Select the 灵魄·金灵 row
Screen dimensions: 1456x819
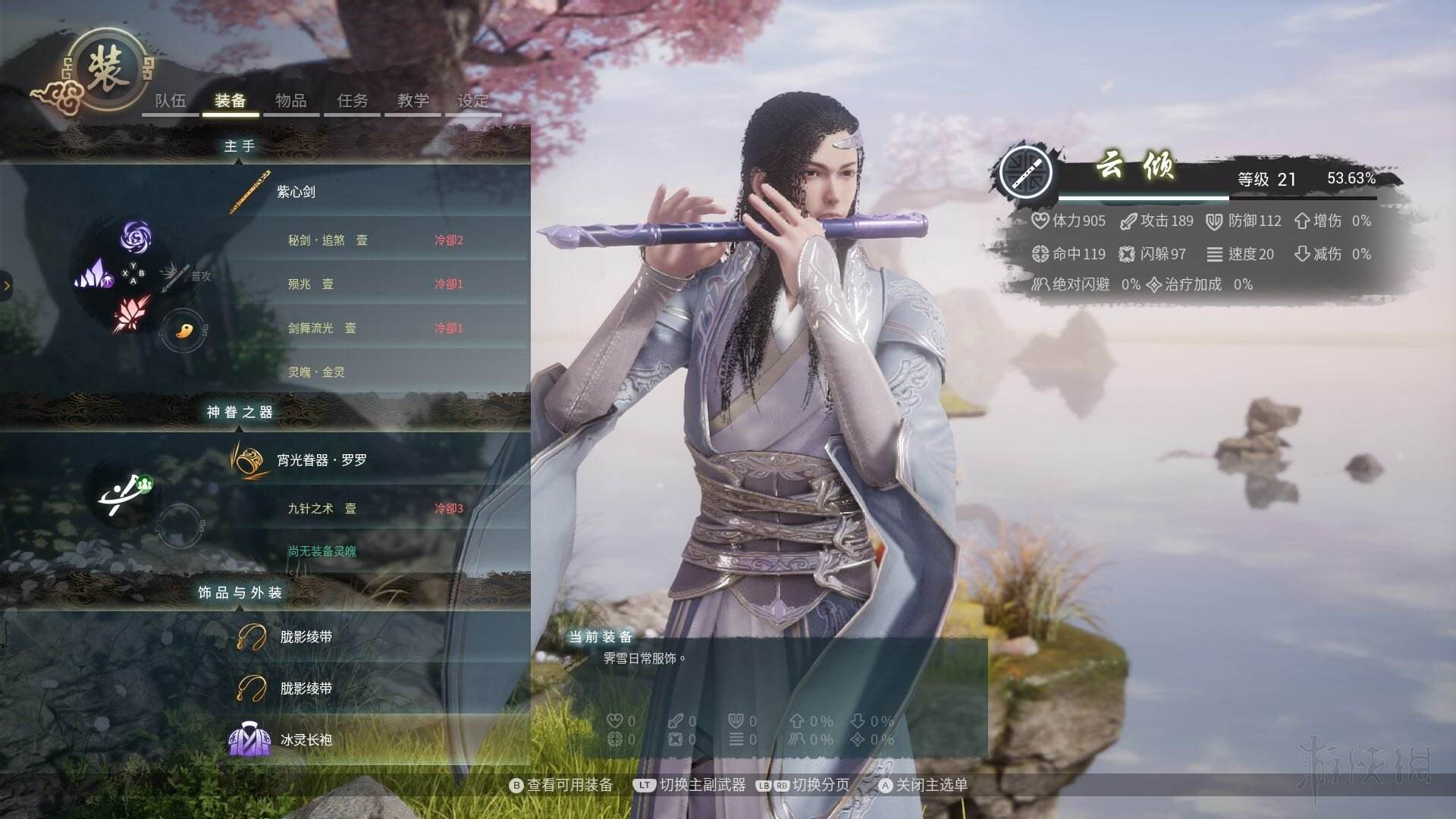pyautogui.click(x=316, y=372)
